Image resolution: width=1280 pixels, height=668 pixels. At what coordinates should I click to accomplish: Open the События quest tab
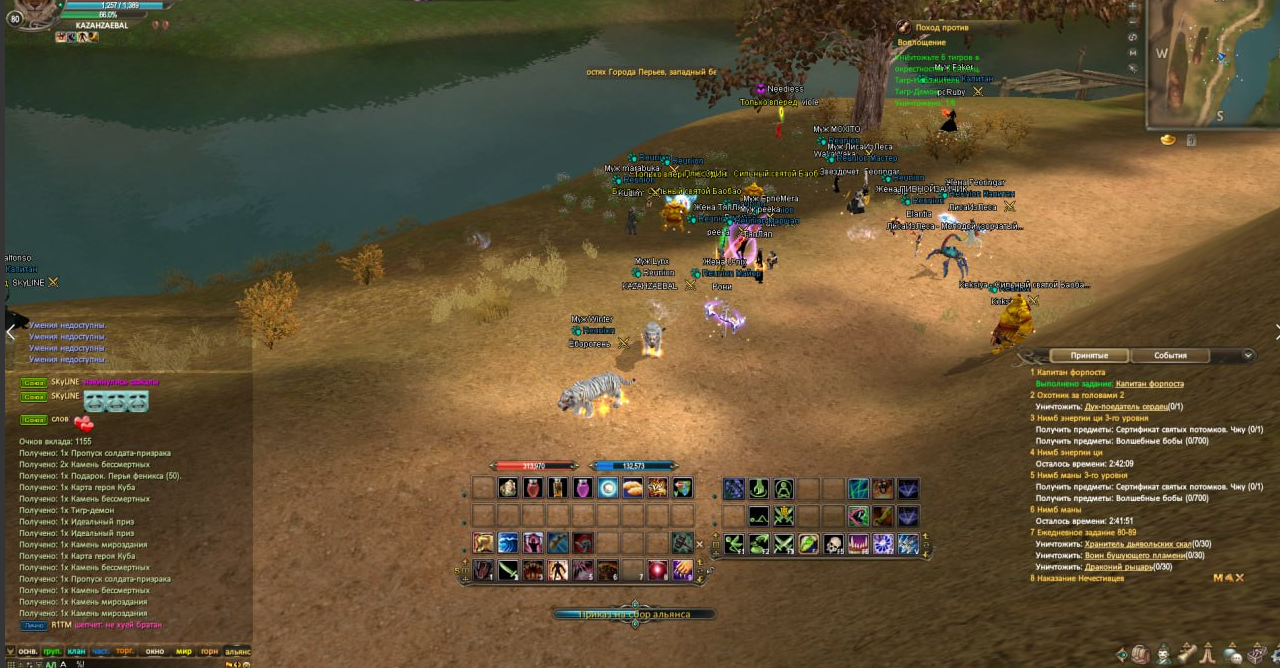point(1170,355)
